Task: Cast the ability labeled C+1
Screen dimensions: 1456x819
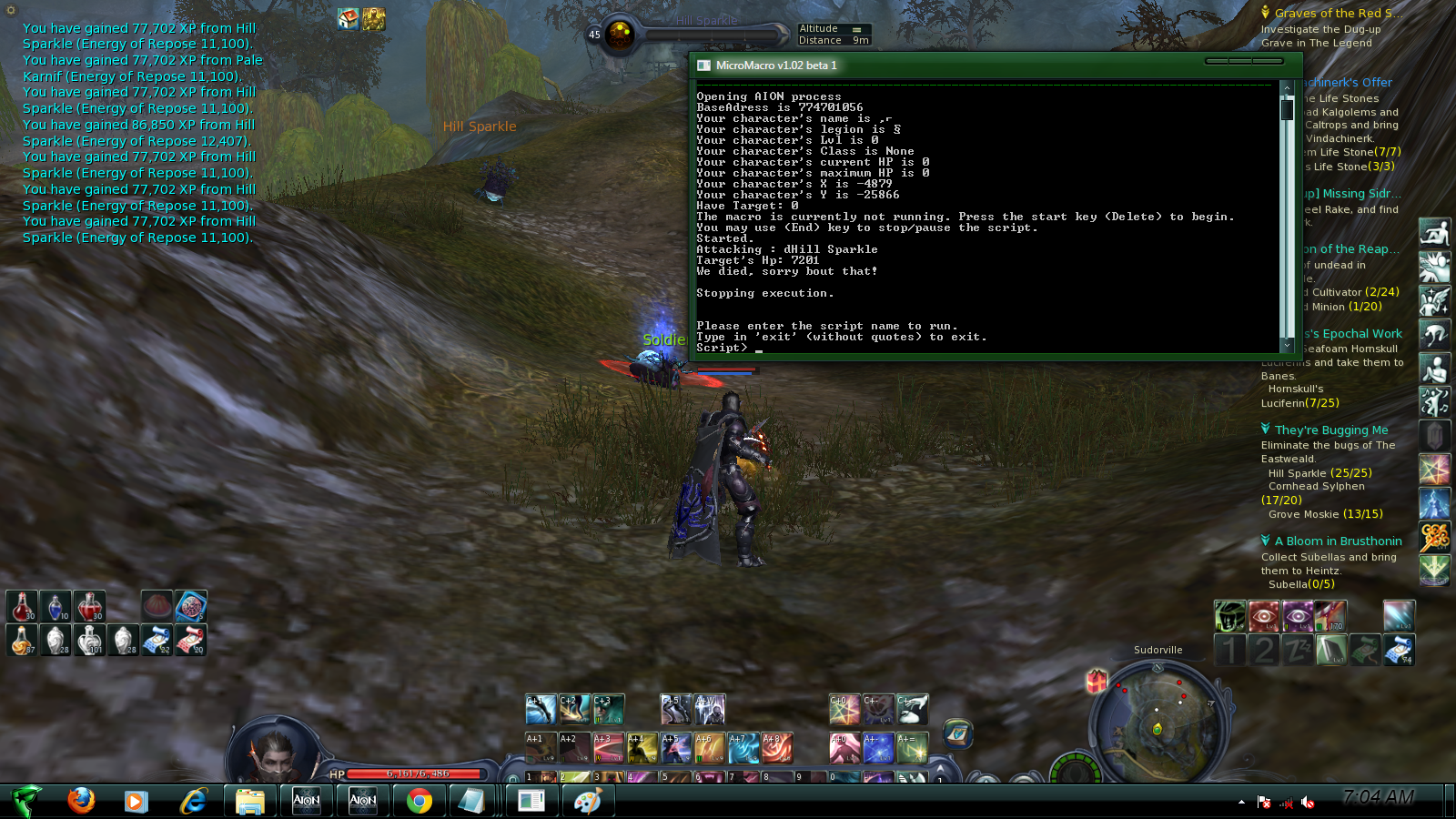Action: [x=541, y=710]
